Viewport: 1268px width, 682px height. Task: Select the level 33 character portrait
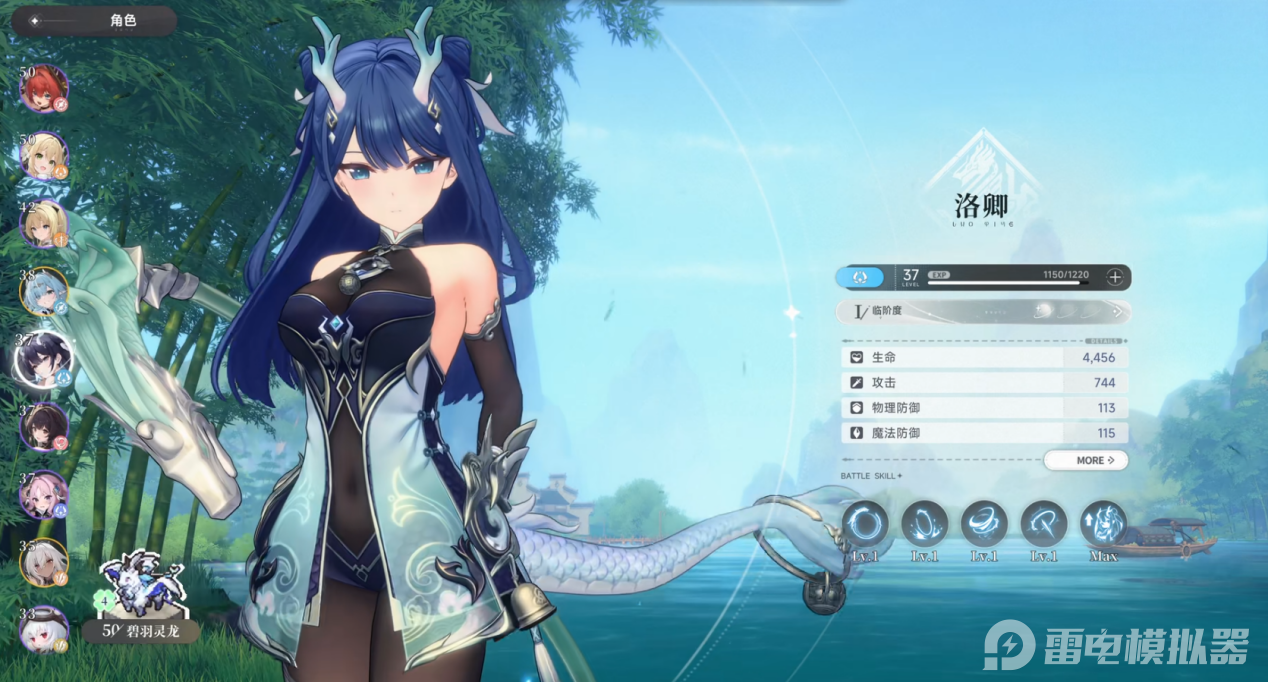coord(44,630)
